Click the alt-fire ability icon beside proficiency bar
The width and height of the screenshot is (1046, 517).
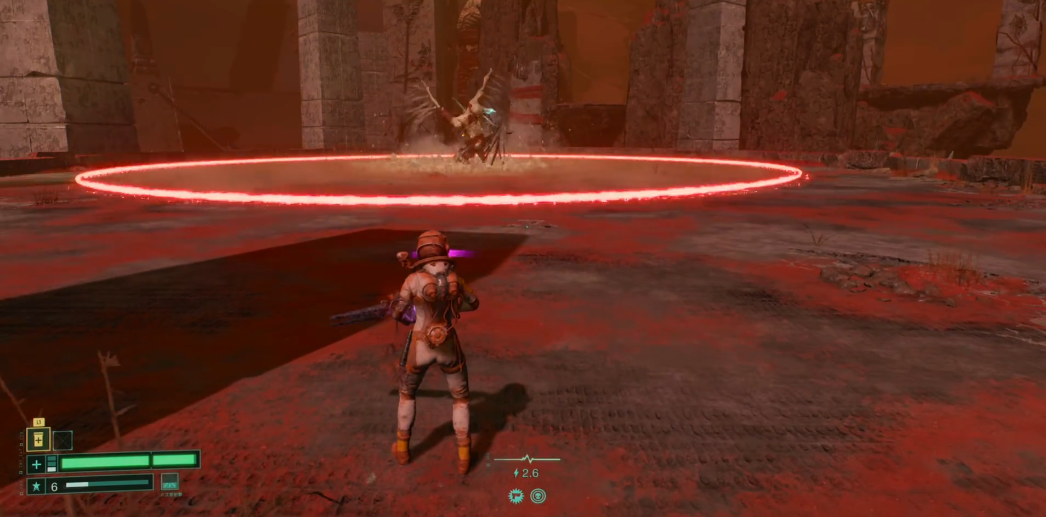170,482
